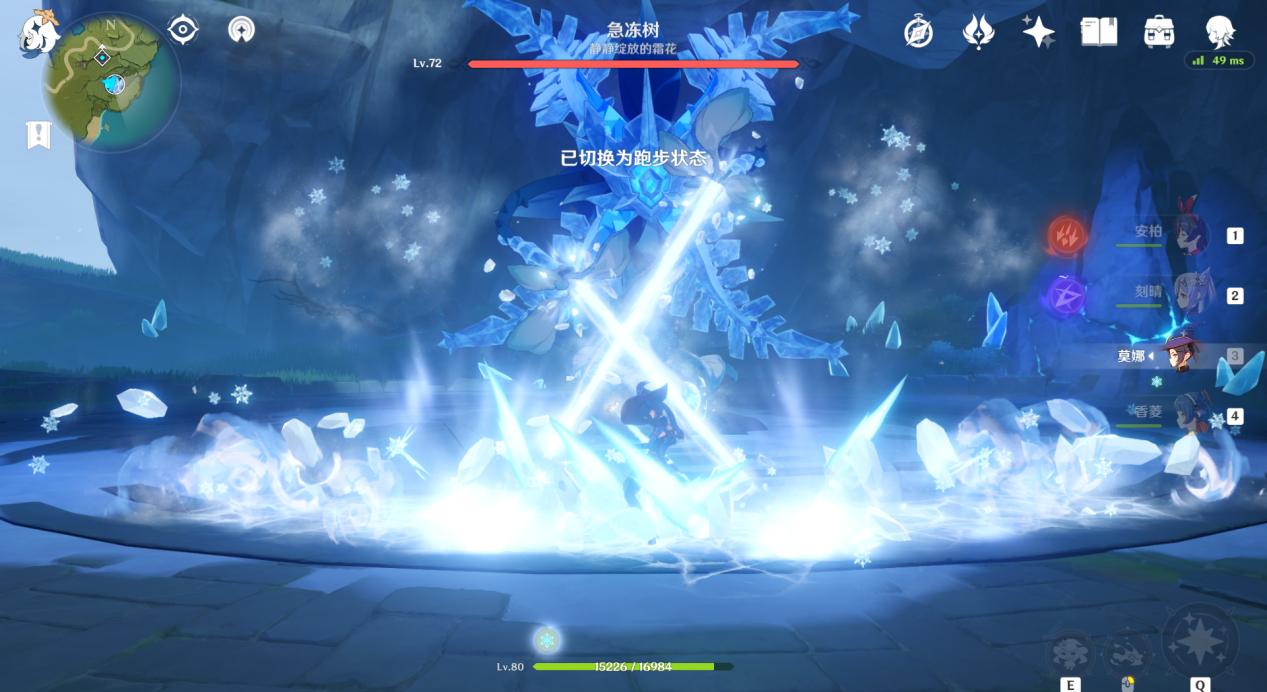Open the adventurer handbook book icon
Screen dimensions: 1267x692
1098,32
